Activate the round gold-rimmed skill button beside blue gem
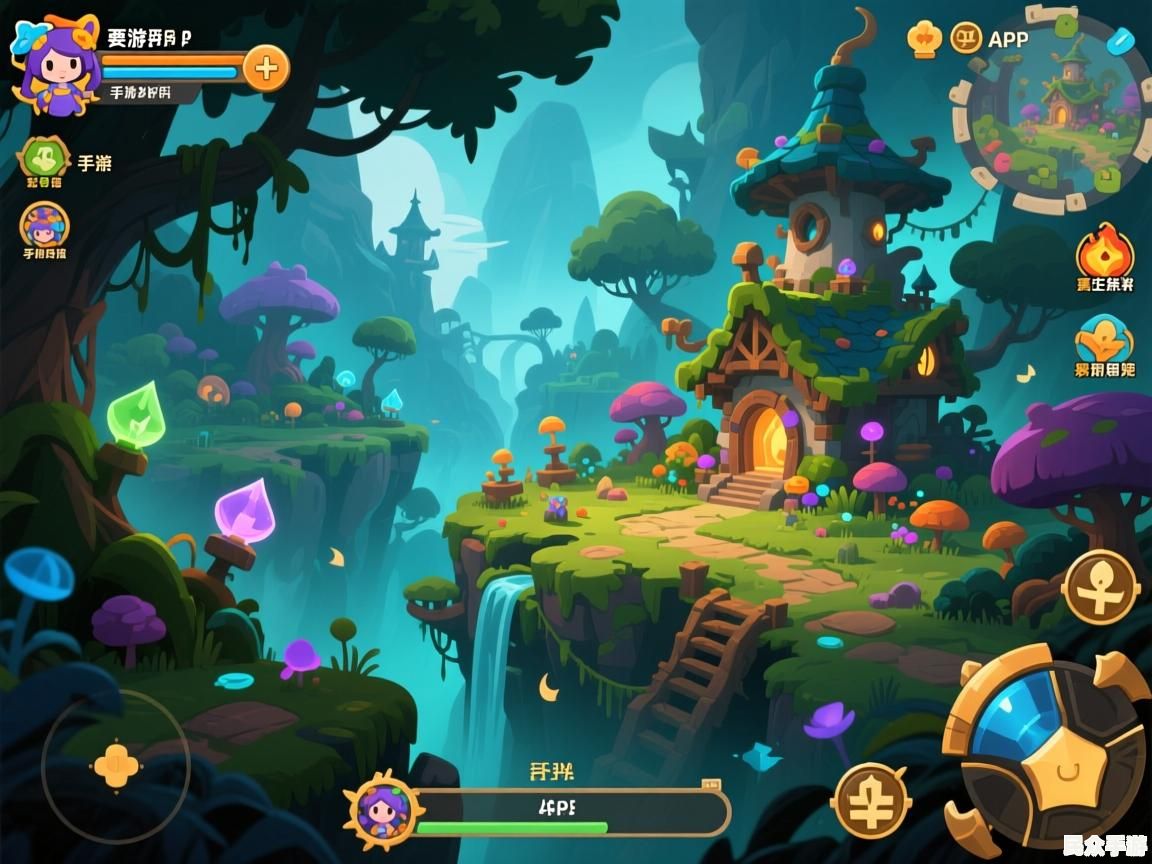This screenshot has width=1152, height=864. coord(872,800)
